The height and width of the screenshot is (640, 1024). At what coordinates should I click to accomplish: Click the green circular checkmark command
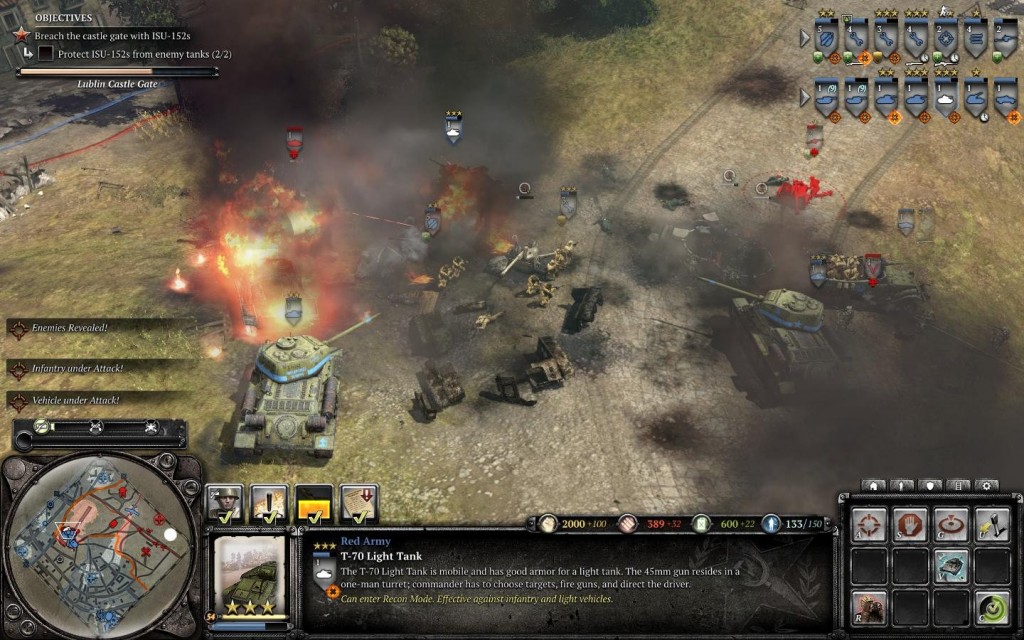[991, 606]
